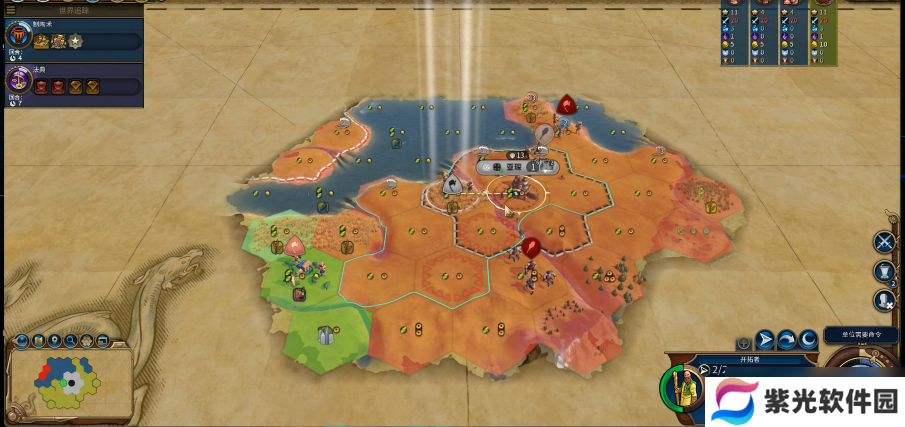The image size is (905, 427).
Task: Open the goblet notification with badge 2
Action: pyautogui.click(x=884, y=271)
